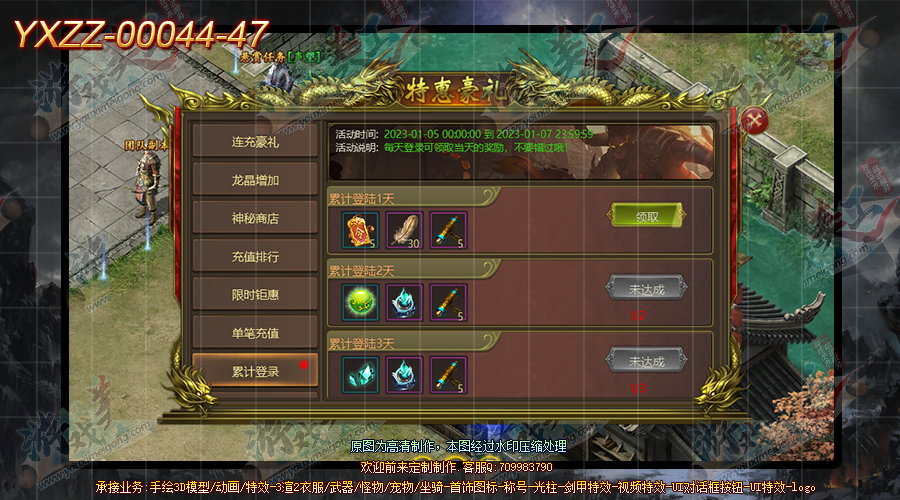Click the 未达成 button for 2-day login
The image size is (900, 500).
pos(646,288)
